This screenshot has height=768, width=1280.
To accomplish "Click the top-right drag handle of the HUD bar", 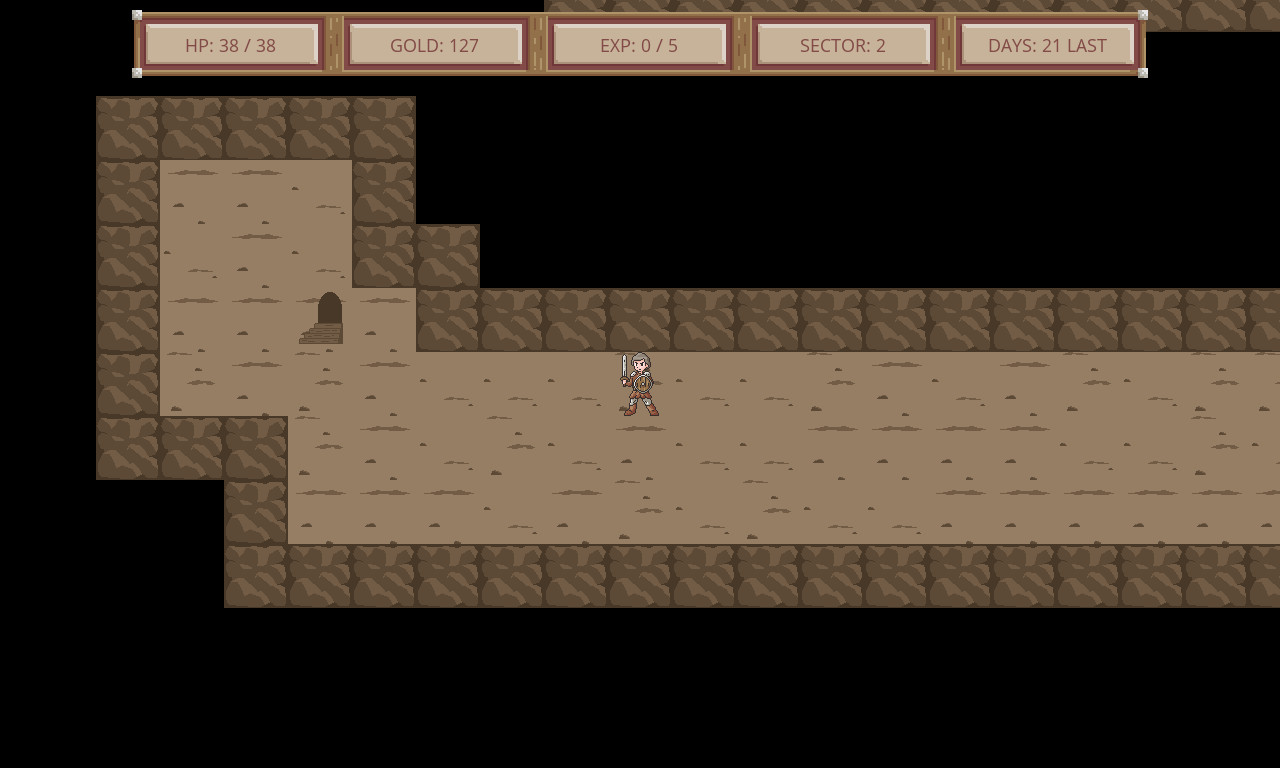I will (1143, 14).
